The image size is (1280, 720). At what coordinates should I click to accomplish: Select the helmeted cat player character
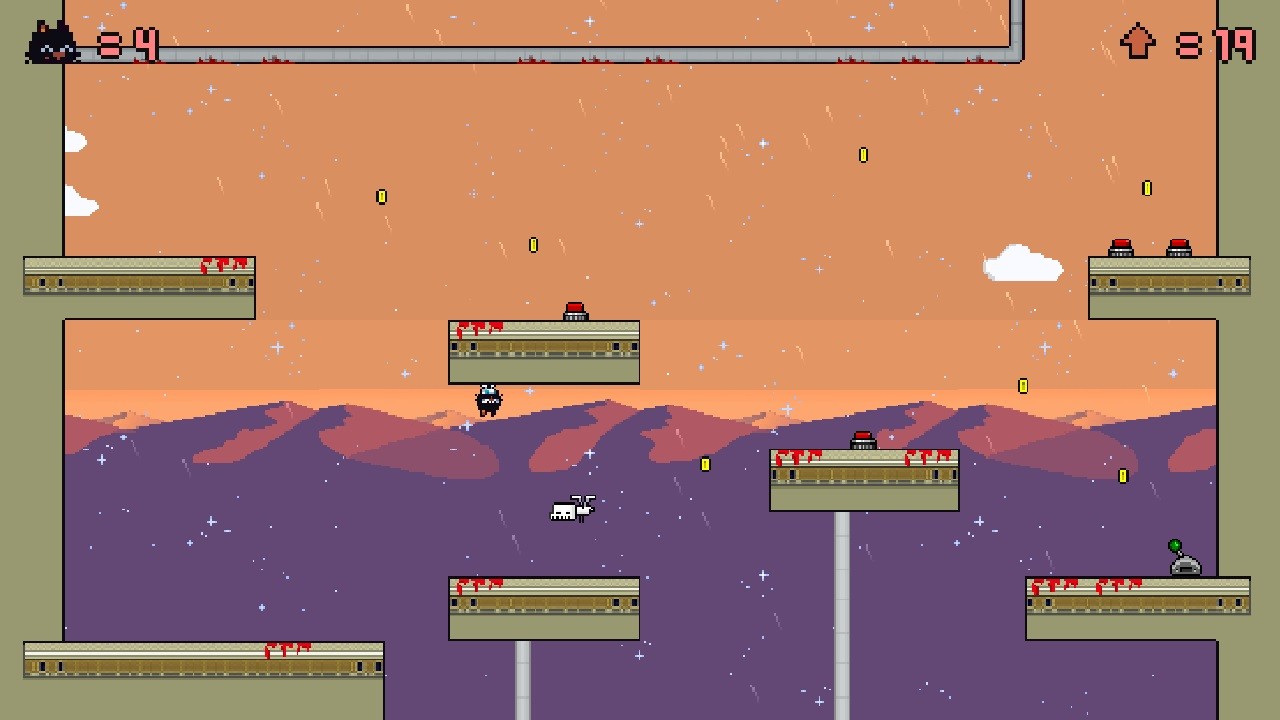(489, 398)
